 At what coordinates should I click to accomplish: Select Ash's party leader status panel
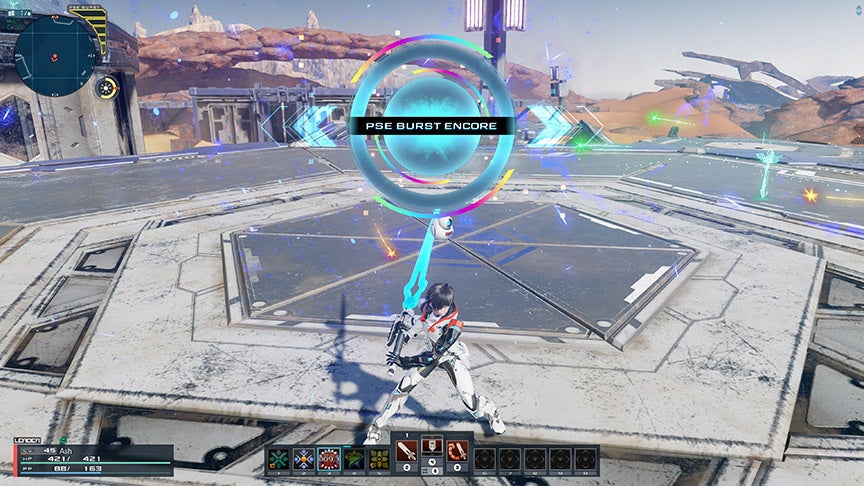[92, 456]
